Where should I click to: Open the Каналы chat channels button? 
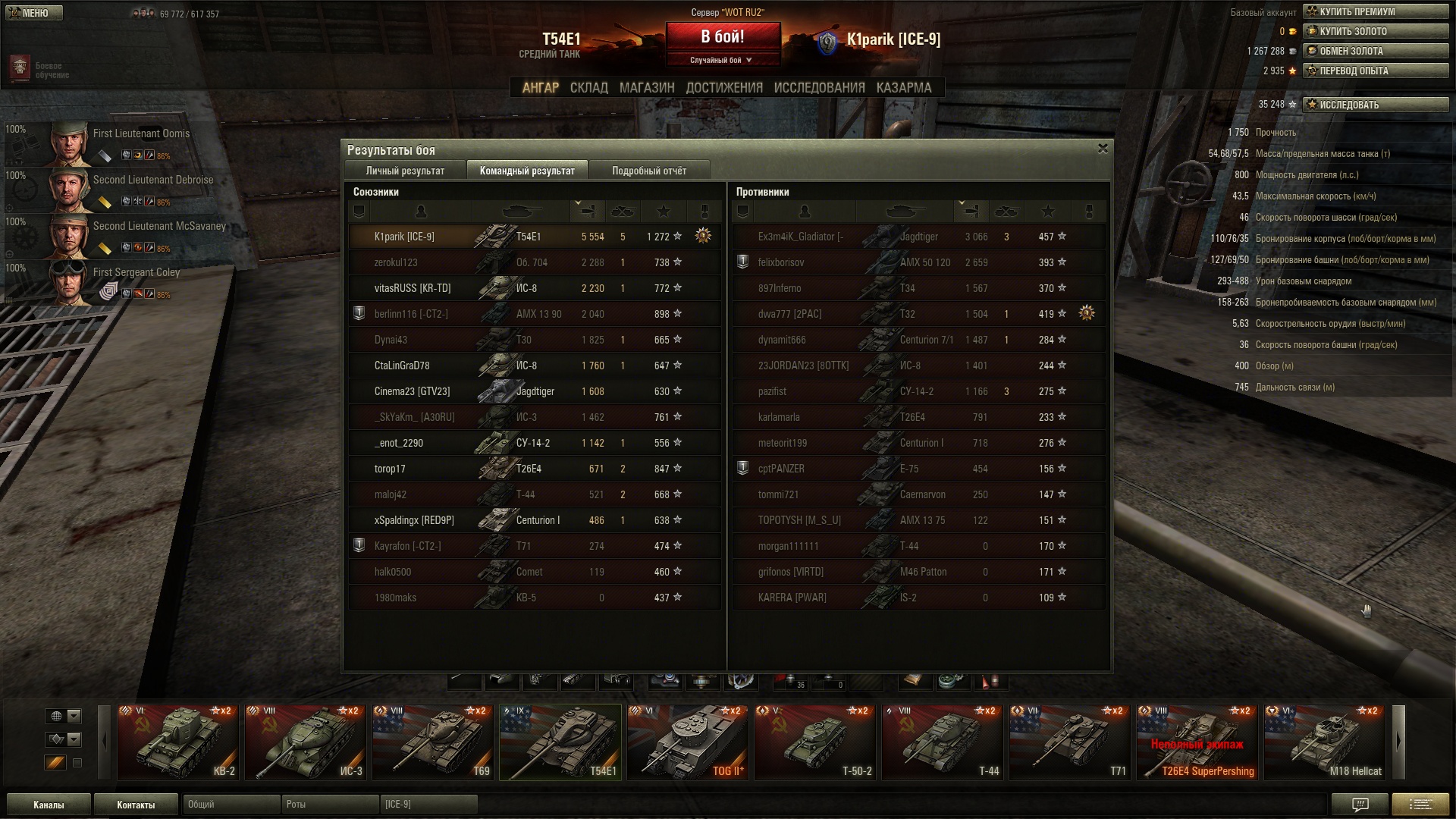coord(49,805)
